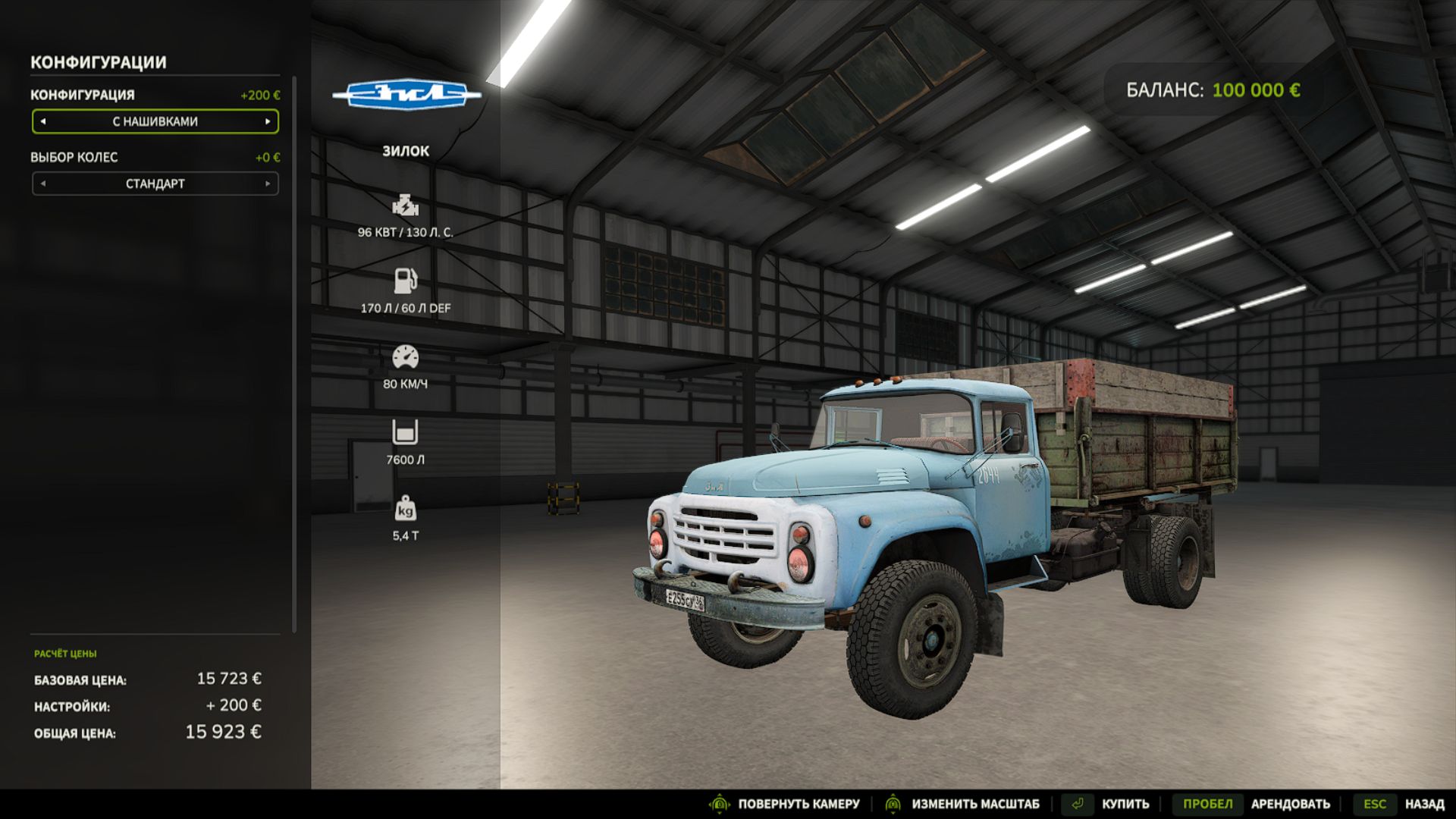
Task: Click left arrow of СТАНДАРТ wheels selector
Action: coord(44,184)
